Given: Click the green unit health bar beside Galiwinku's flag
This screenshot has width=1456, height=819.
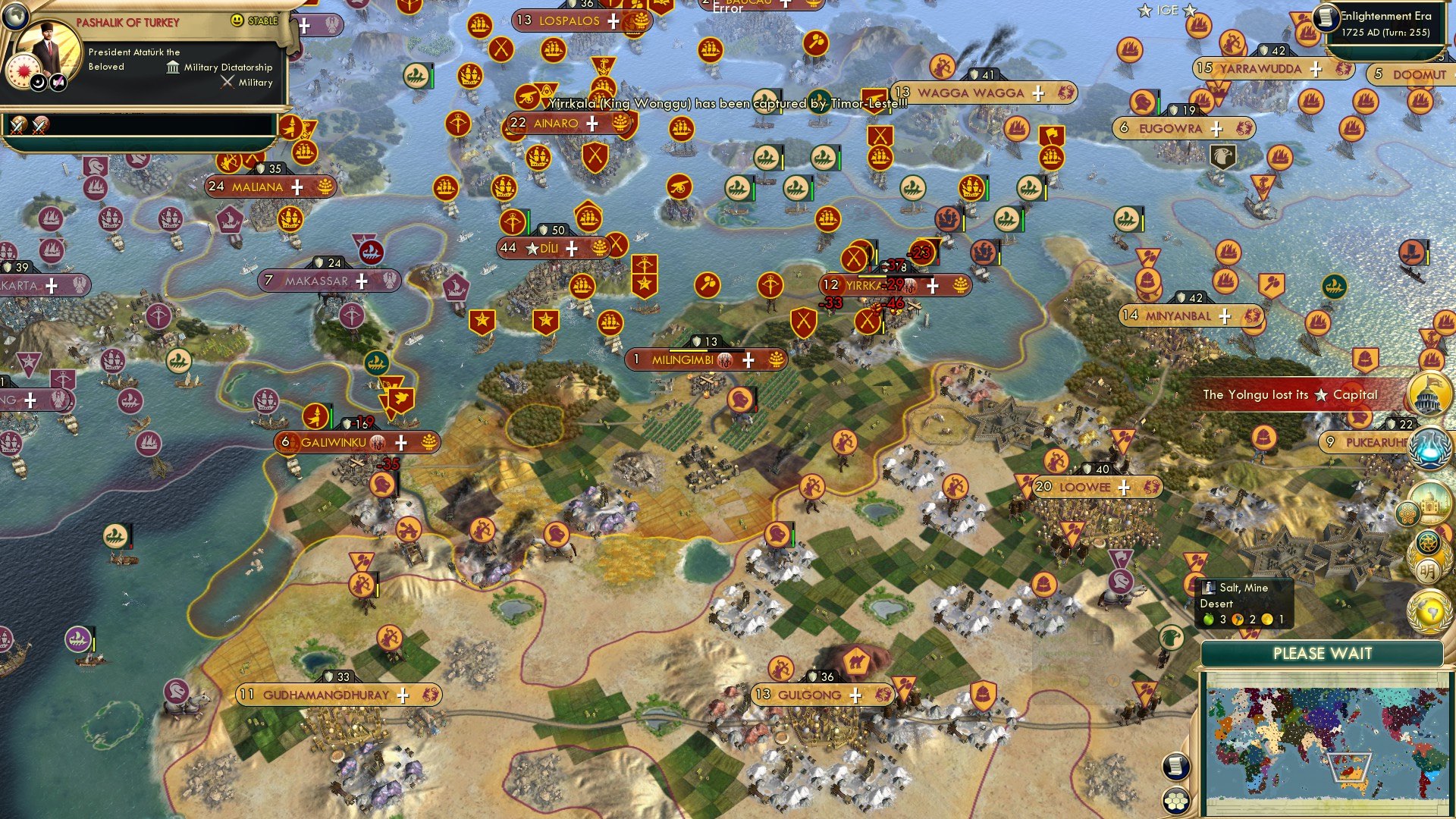Looking at the screenshot, I should 332,416.
